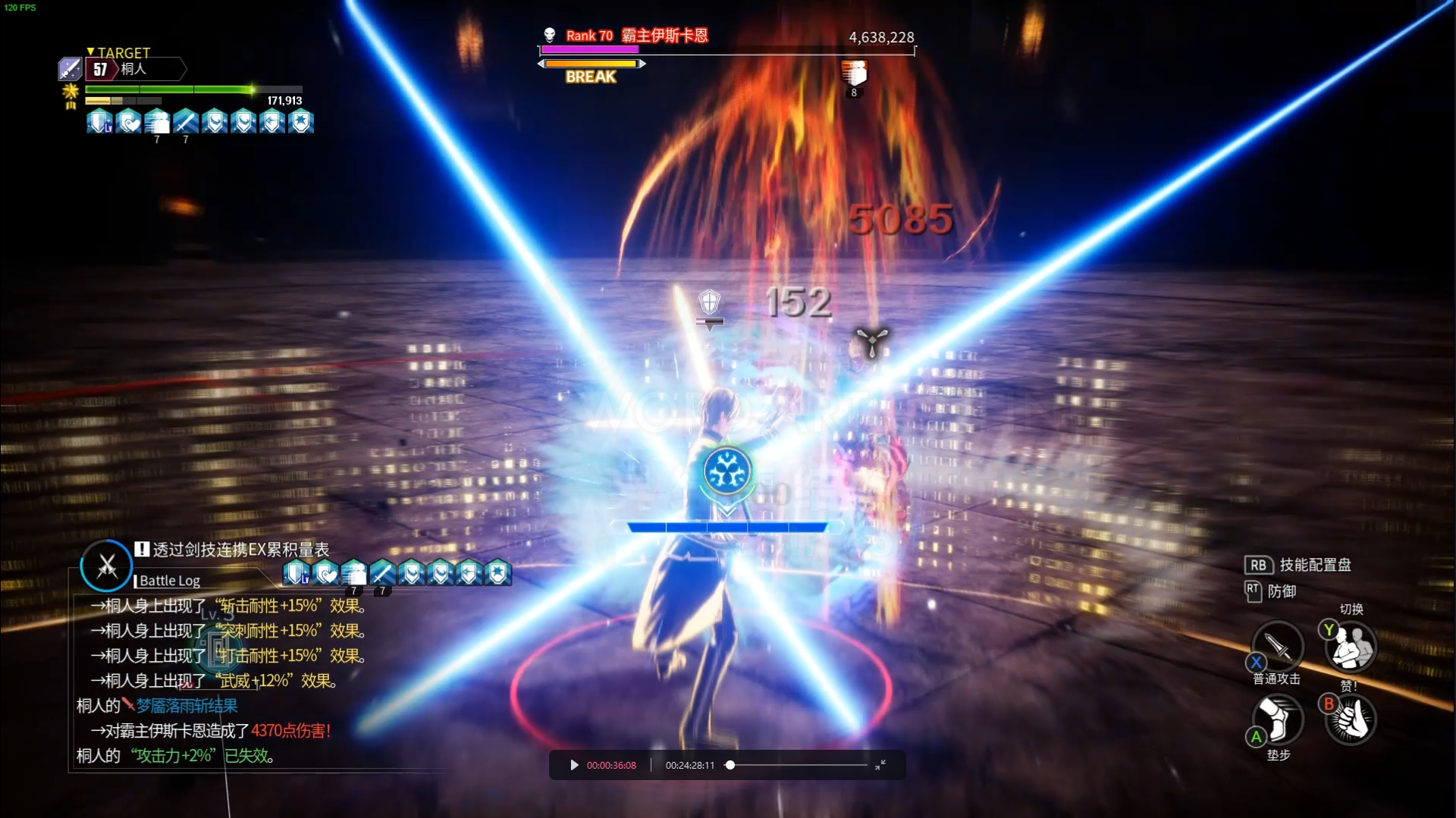Select the boss name 霸主伊斯卡恩

click(x=664, y=36)
